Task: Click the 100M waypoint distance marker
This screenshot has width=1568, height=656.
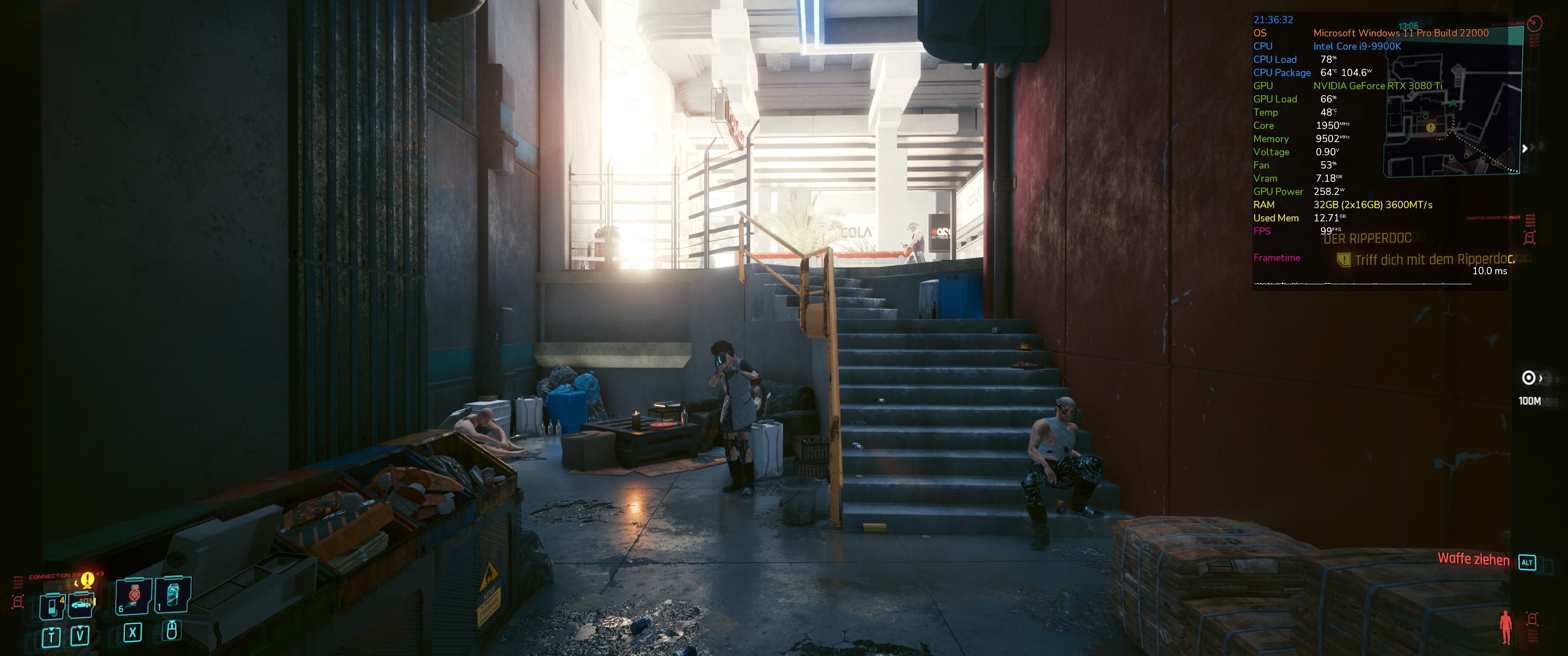Action: 1529,401
